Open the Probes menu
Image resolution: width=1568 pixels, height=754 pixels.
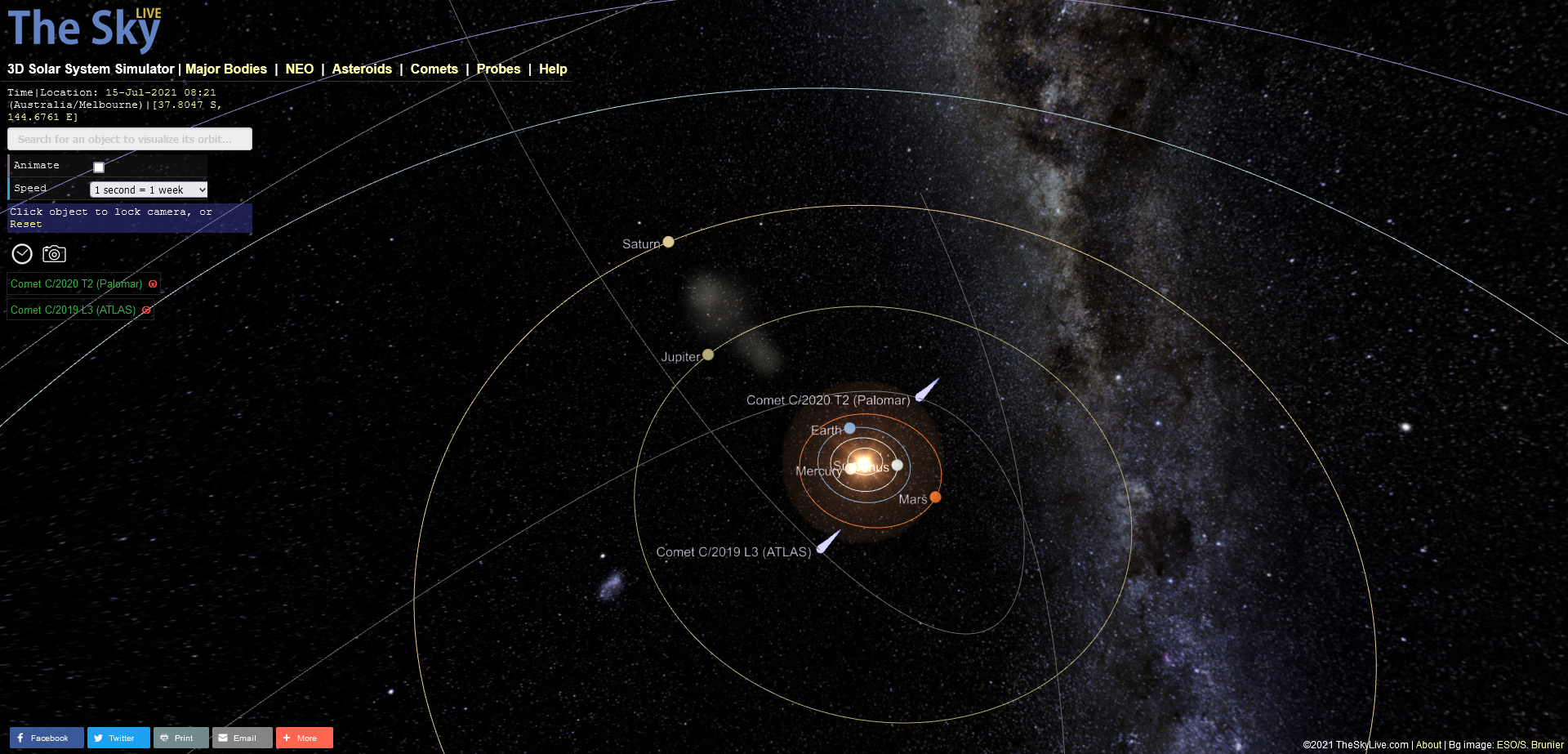tap(498, 69)
